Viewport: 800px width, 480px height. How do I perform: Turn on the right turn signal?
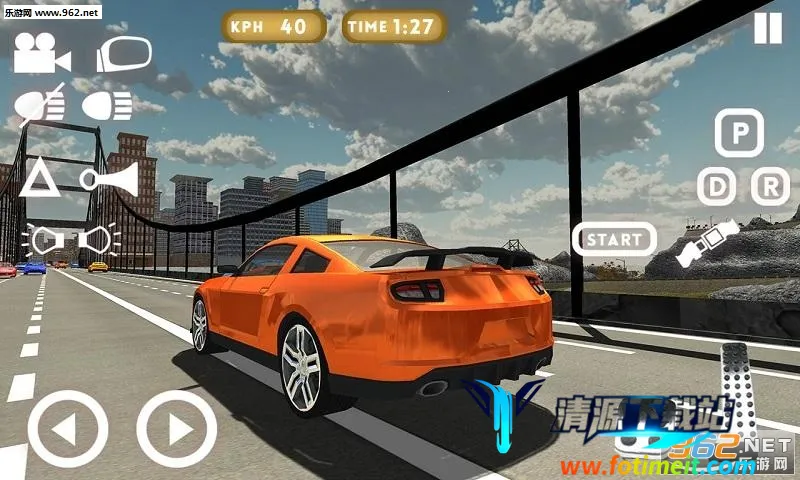[98, 240]
